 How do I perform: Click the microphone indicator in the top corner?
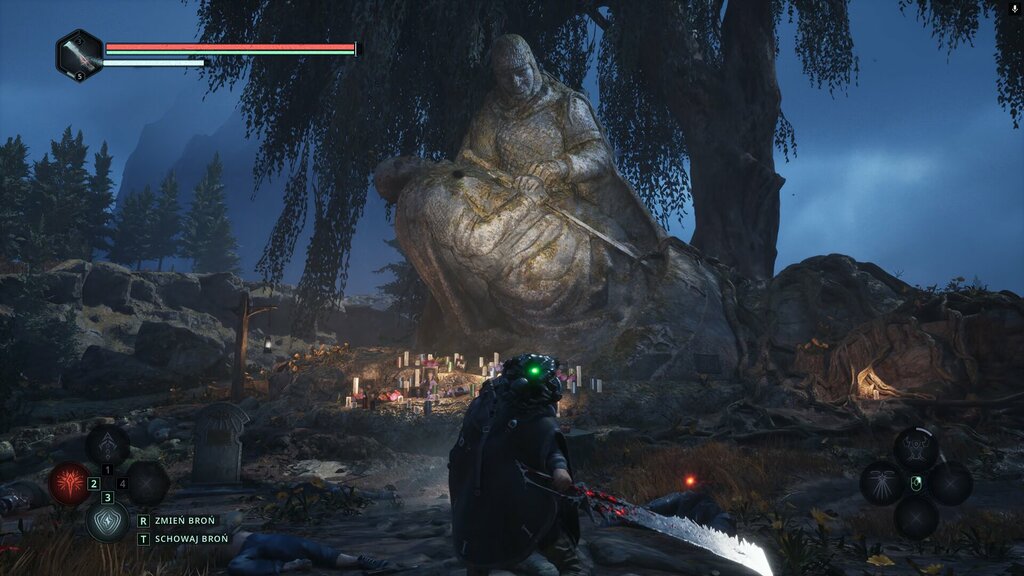pyautogui.click(x=1016, y=8)
